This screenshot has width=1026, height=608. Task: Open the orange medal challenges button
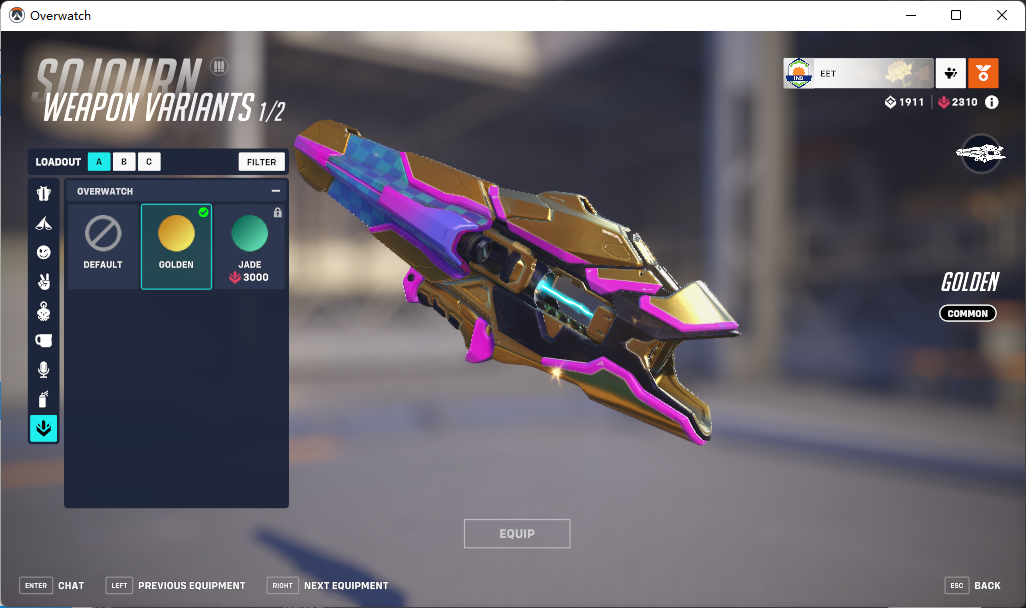983,73
